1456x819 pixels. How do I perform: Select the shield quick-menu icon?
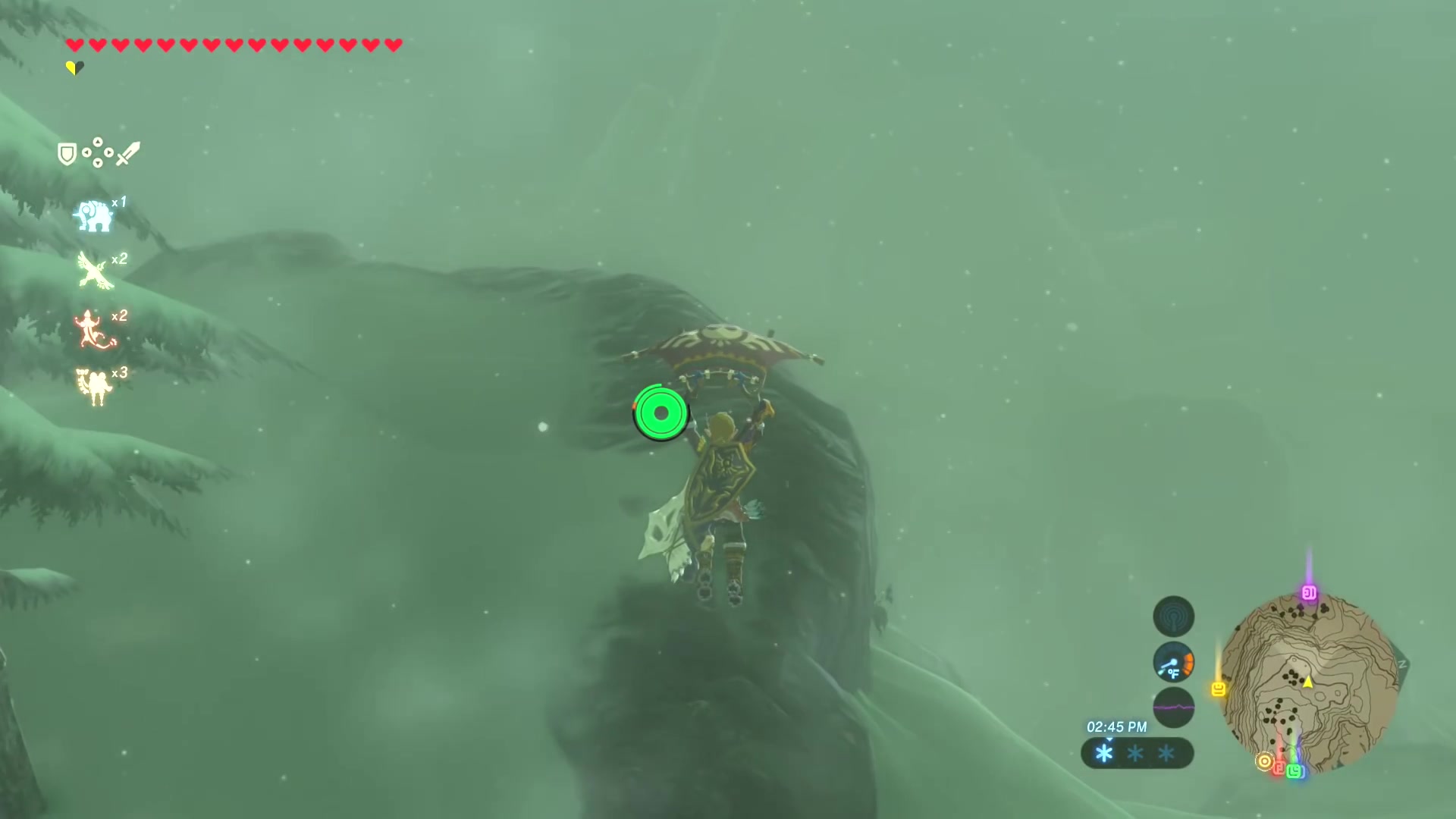tap(67, 155)
